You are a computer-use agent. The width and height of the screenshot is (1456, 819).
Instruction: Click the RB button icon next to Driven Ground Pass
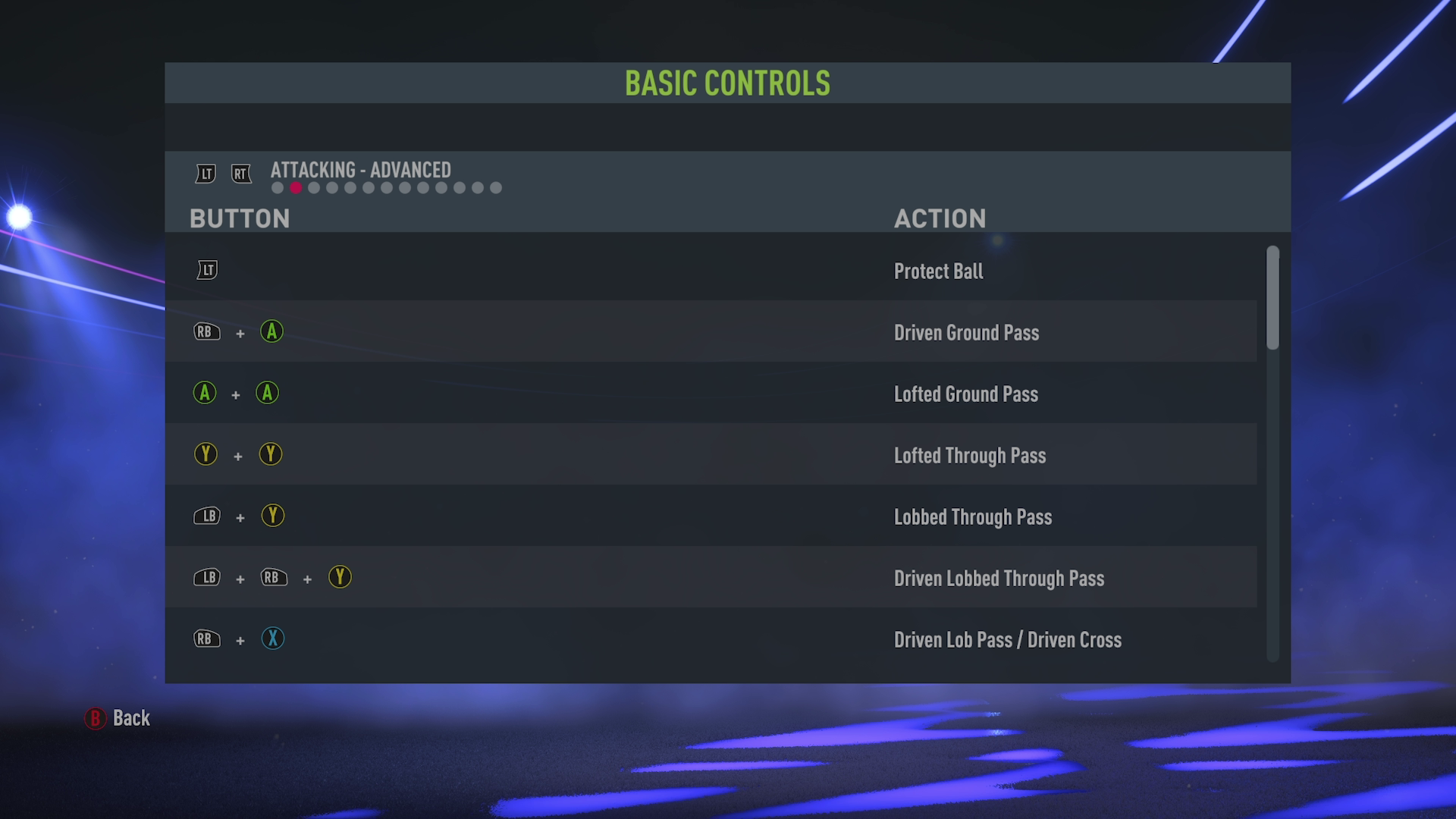tap(206, 331)
